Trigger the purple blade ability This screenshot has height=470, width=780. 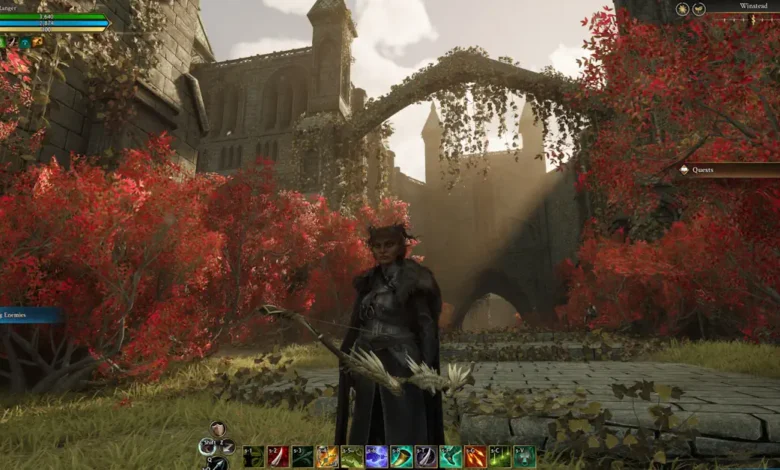[425, 457]
